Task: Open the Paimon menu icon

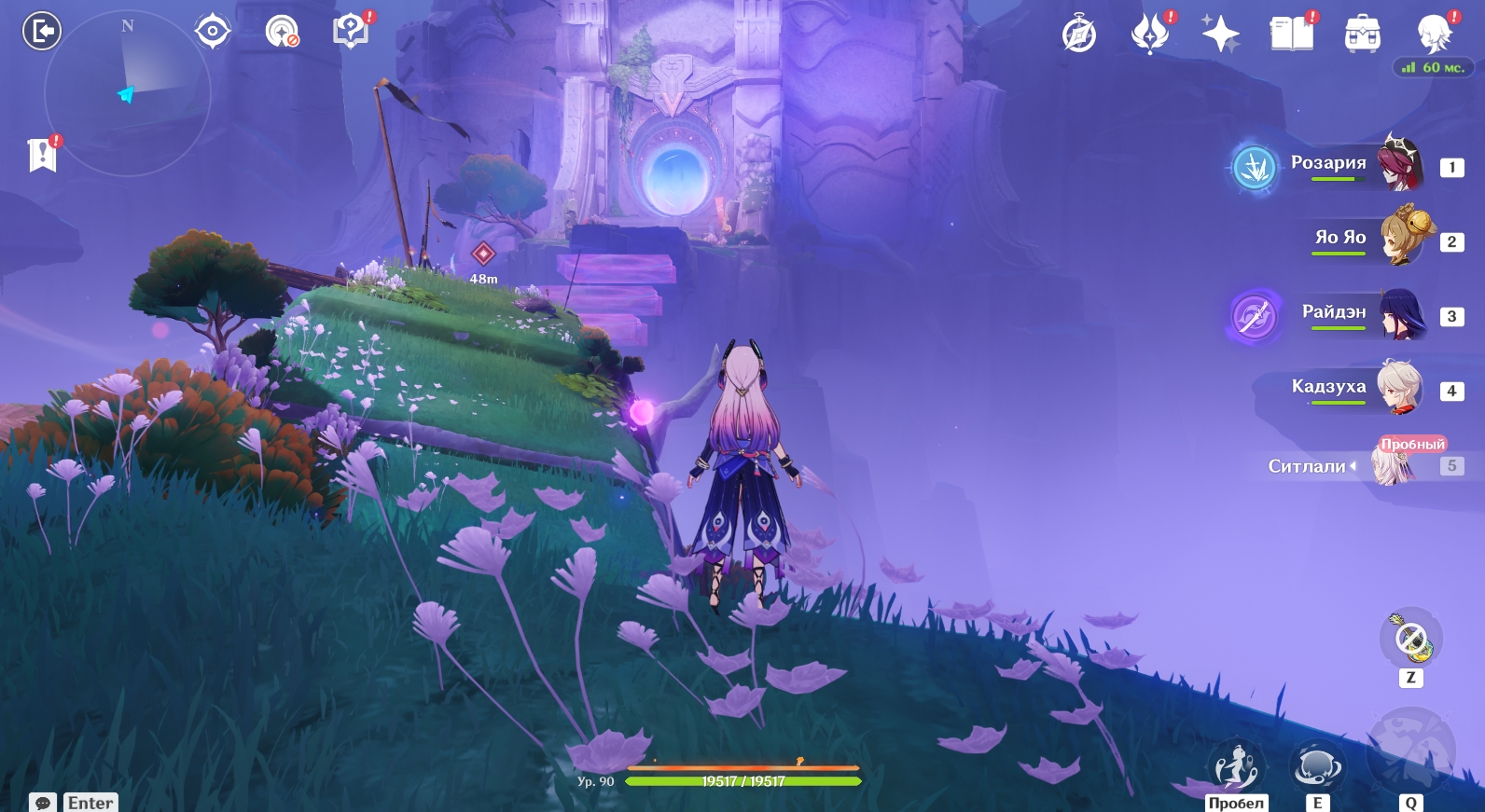Action: pyautogui.click(x=1434, y=34)
